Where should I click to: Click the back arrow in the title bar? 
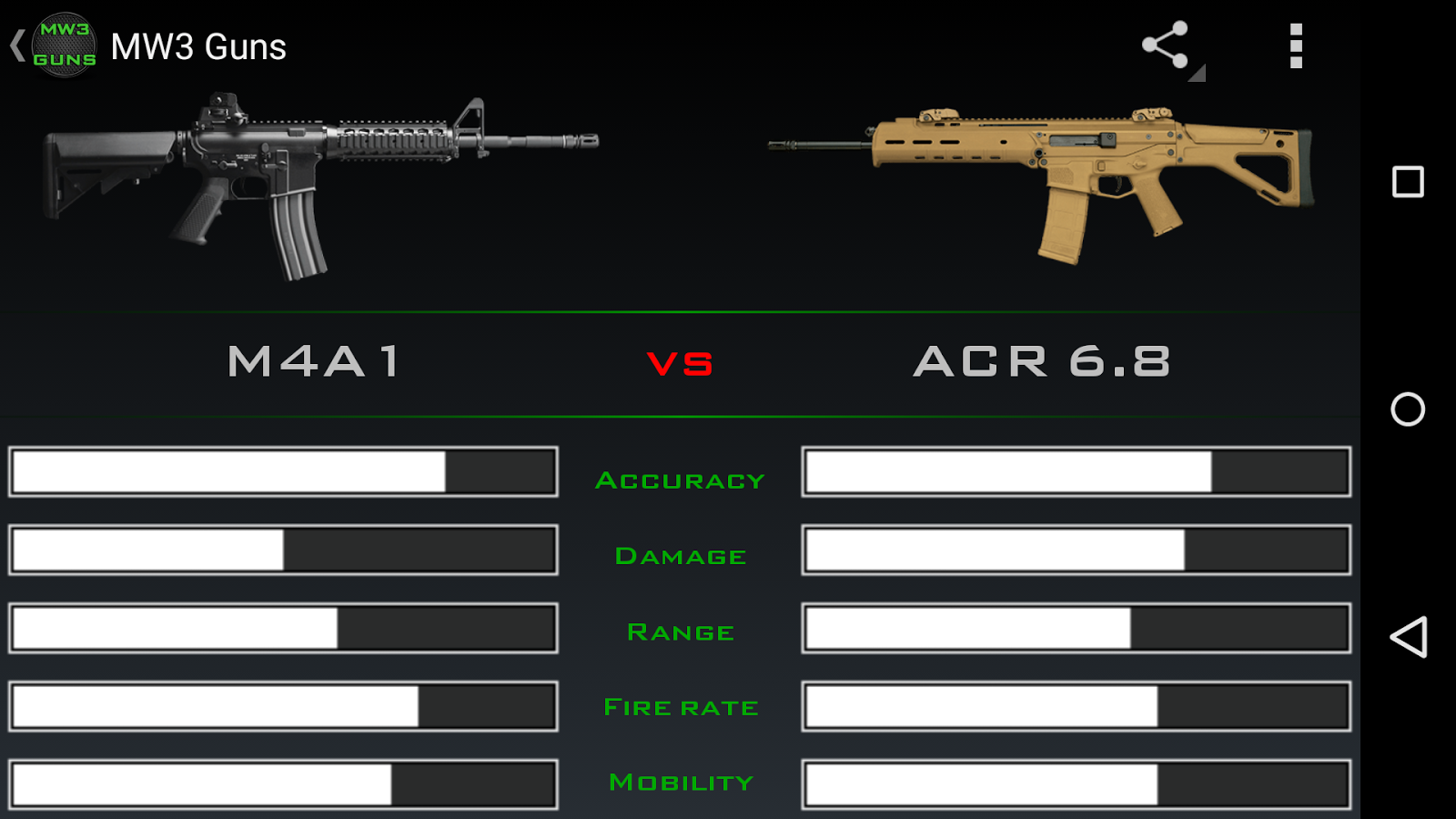(16, 45)
